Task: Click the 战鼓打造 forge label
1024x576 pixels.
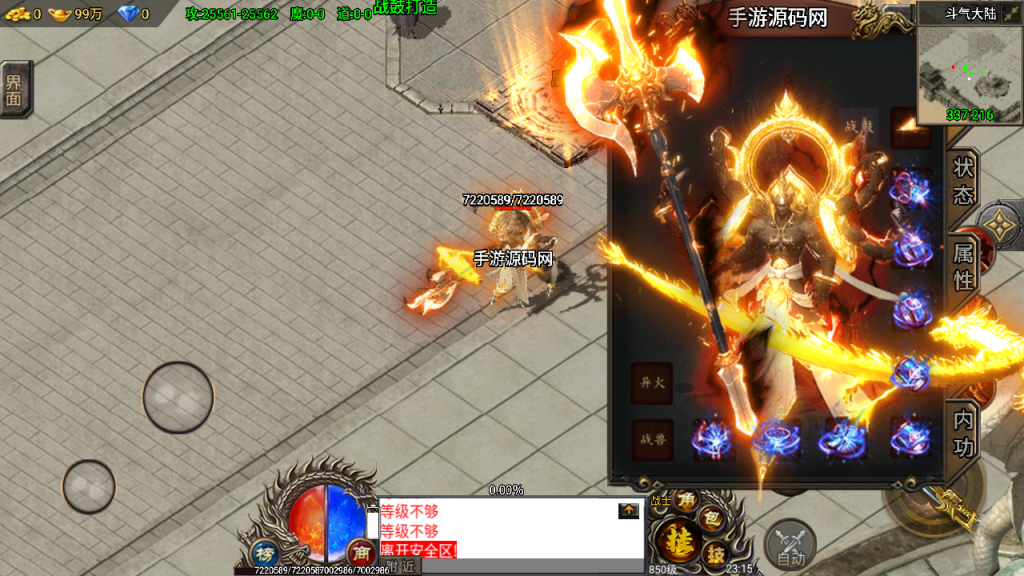Action: (x=405, y=8)
